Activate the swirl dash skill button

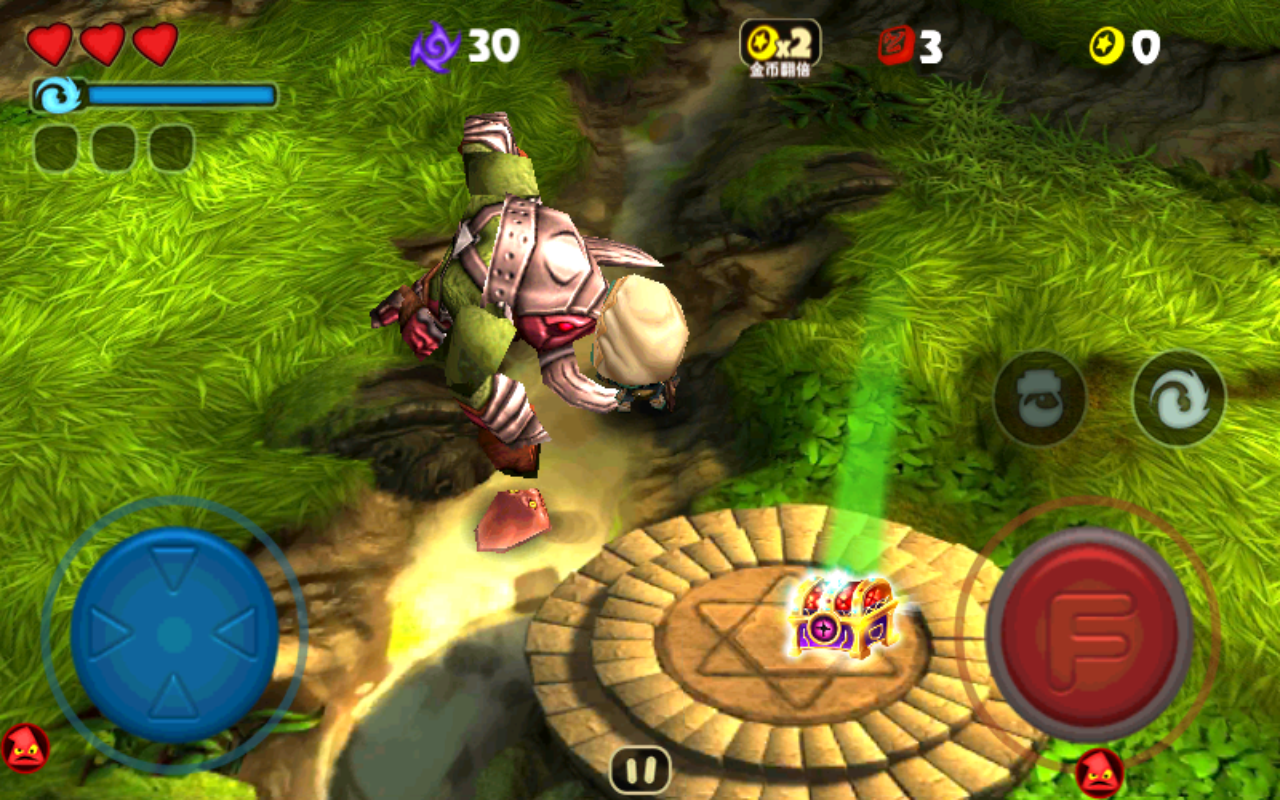(x=1179, y=398)
